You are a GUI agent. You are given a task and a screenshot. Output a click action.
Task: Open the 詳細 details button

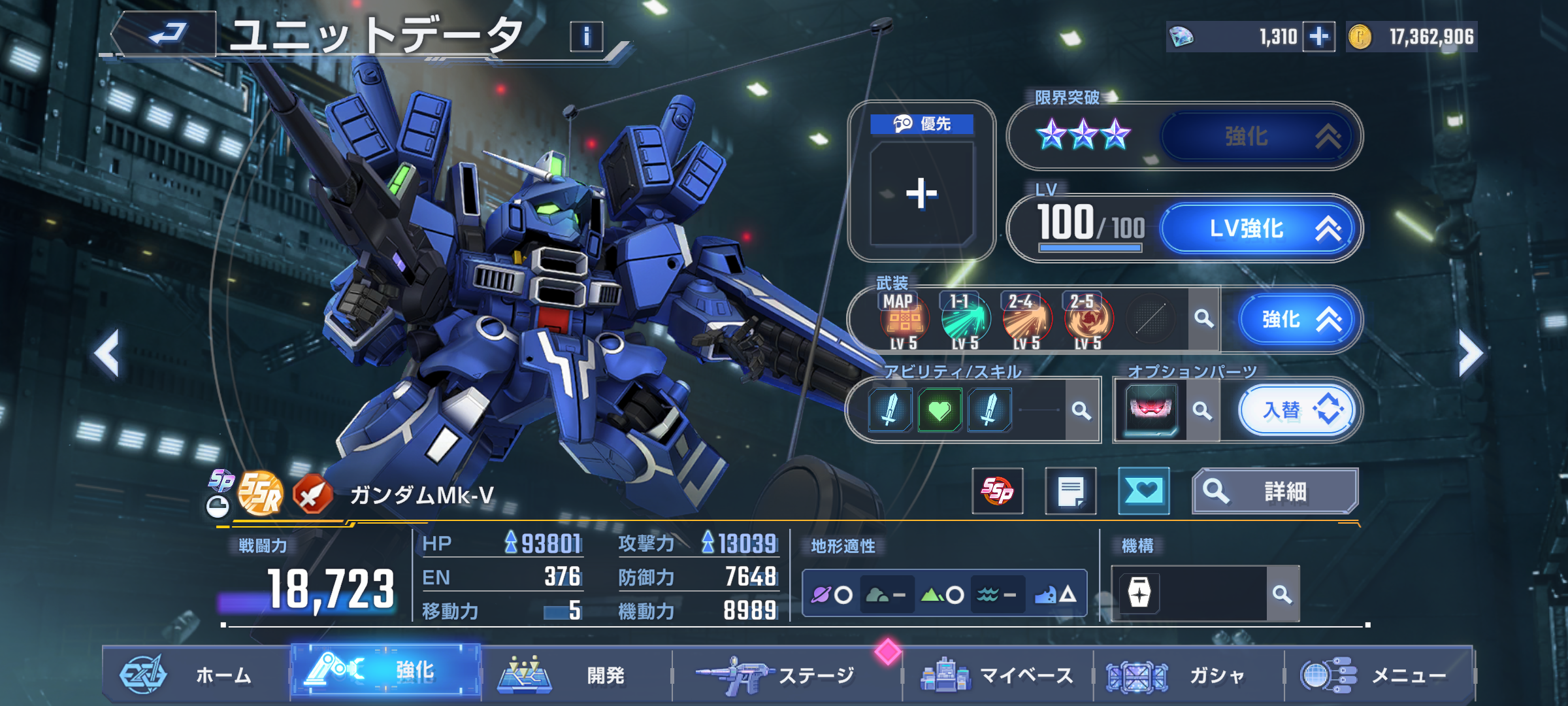tap(1275, 491)
